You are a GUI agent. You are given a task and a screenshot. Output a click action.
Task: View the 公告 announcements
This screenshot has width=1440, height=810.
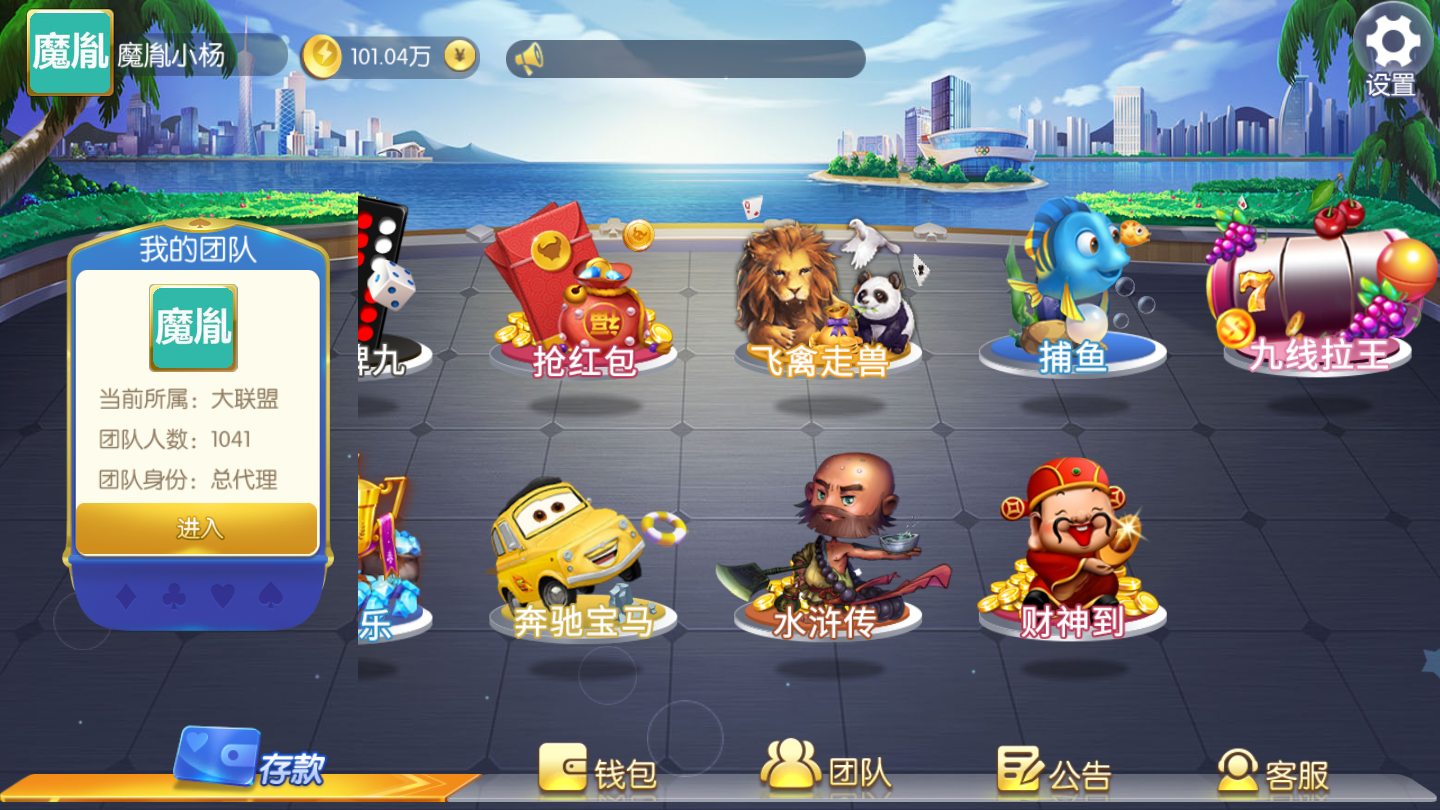1054,770
